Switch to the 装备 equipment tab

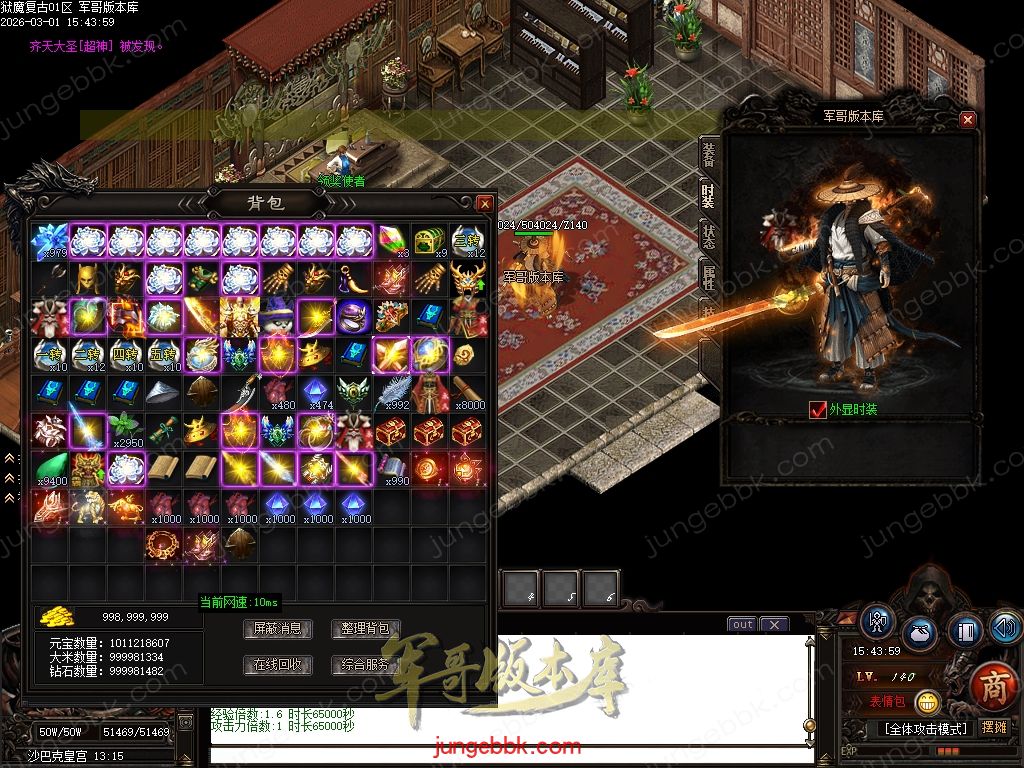click(709, 154)
